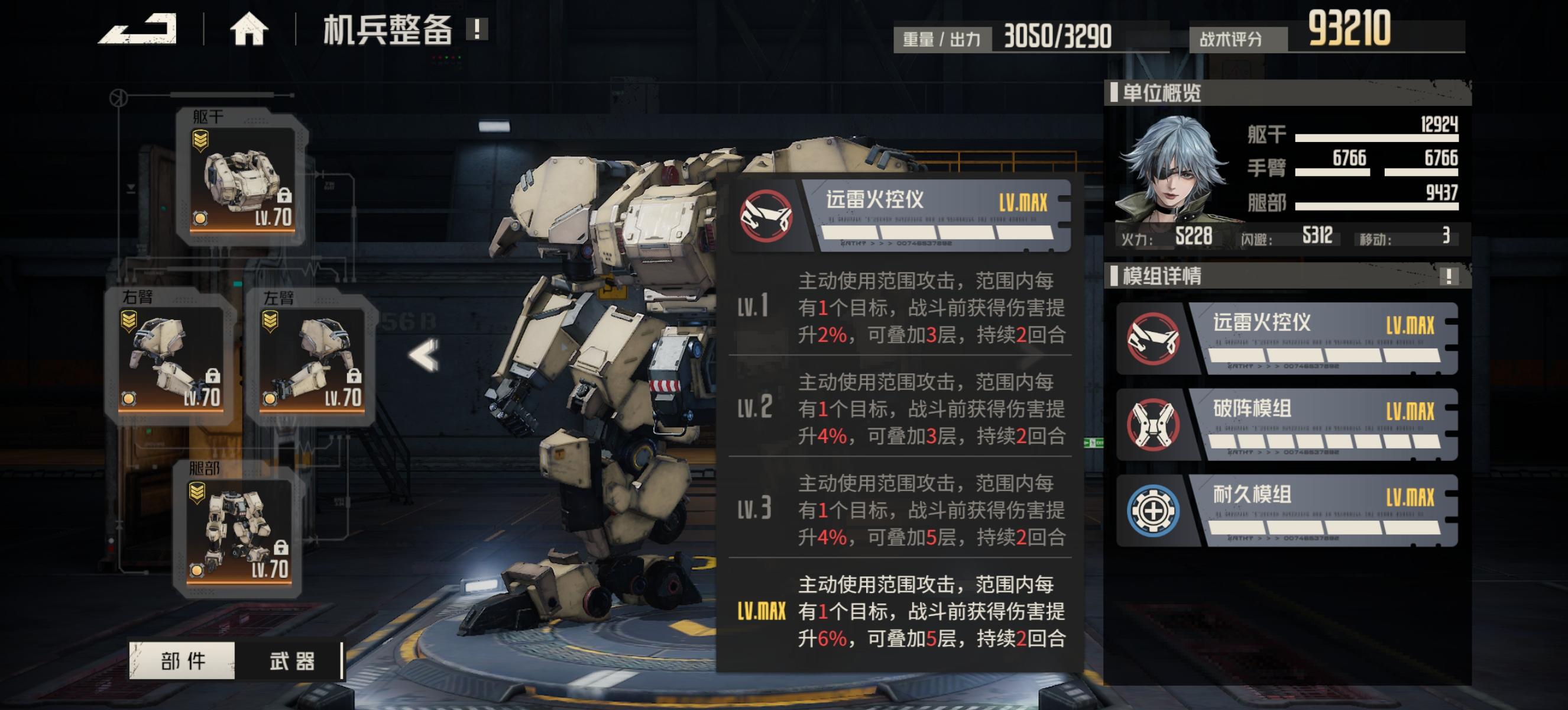Switch to the 部件 parts tab

point(183,661)
